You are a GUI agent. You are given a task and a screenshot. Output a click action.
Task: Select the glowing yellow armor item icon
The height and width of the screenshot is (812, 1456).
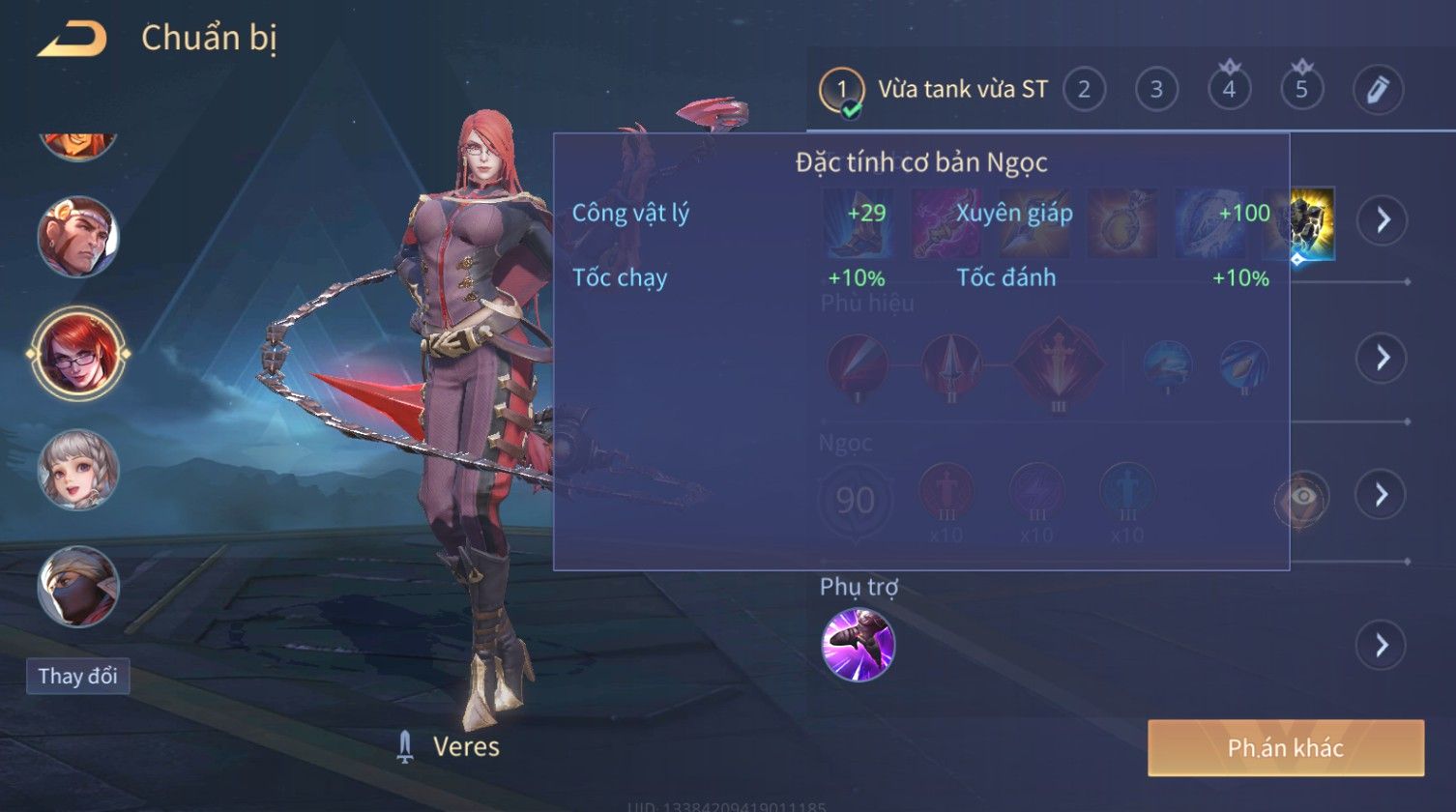point(1303,222)
